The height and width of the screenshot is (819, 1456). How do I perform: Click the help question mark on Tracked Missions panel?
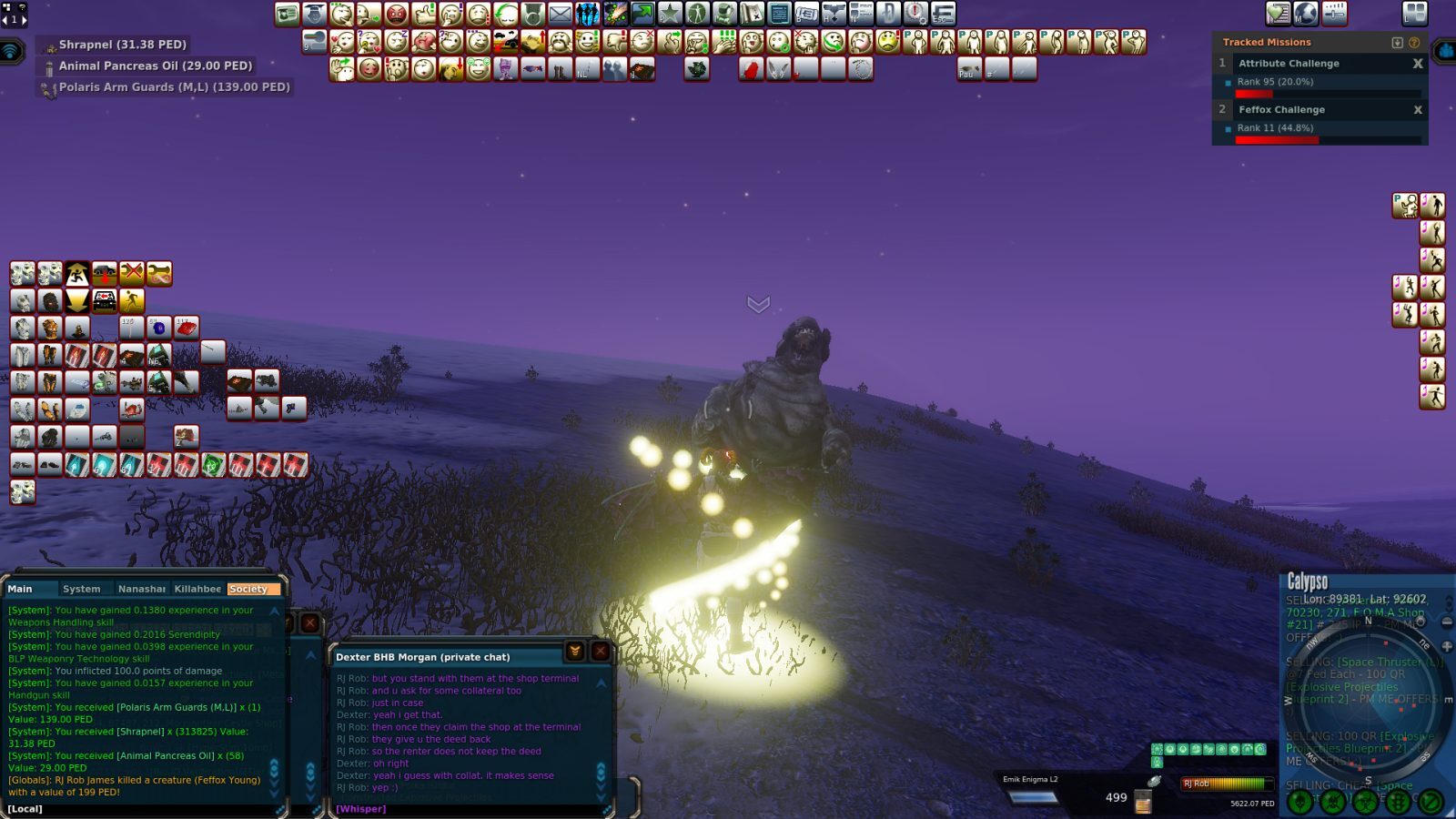[1413, 42]
